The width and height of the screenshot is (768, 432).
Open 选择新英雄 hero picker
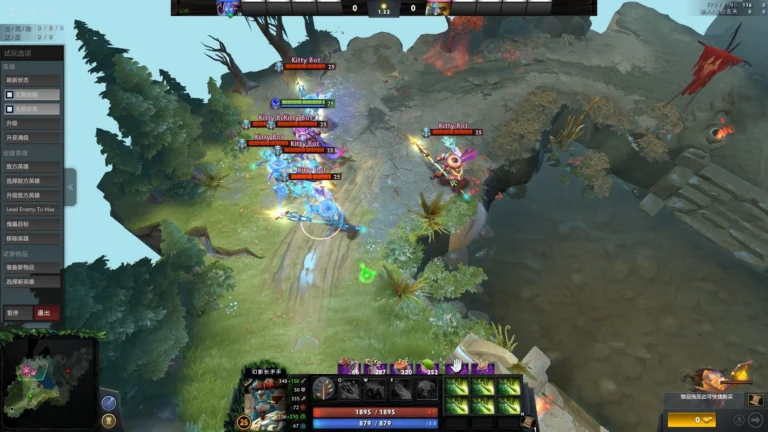pos(32,282)
